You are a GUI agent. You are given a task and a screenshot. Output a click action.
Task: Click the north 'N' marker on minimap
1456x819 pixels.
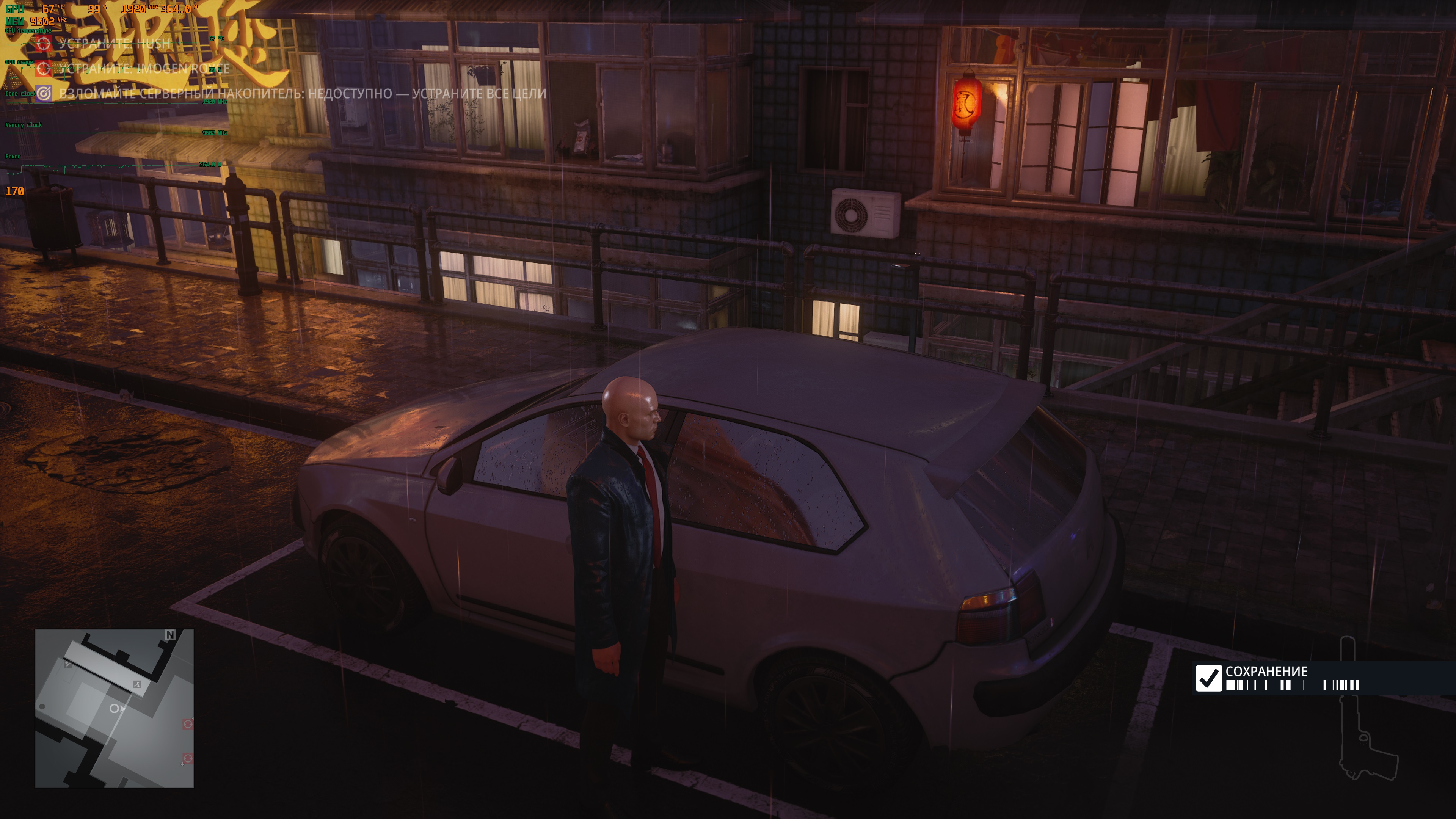[170, 635]
